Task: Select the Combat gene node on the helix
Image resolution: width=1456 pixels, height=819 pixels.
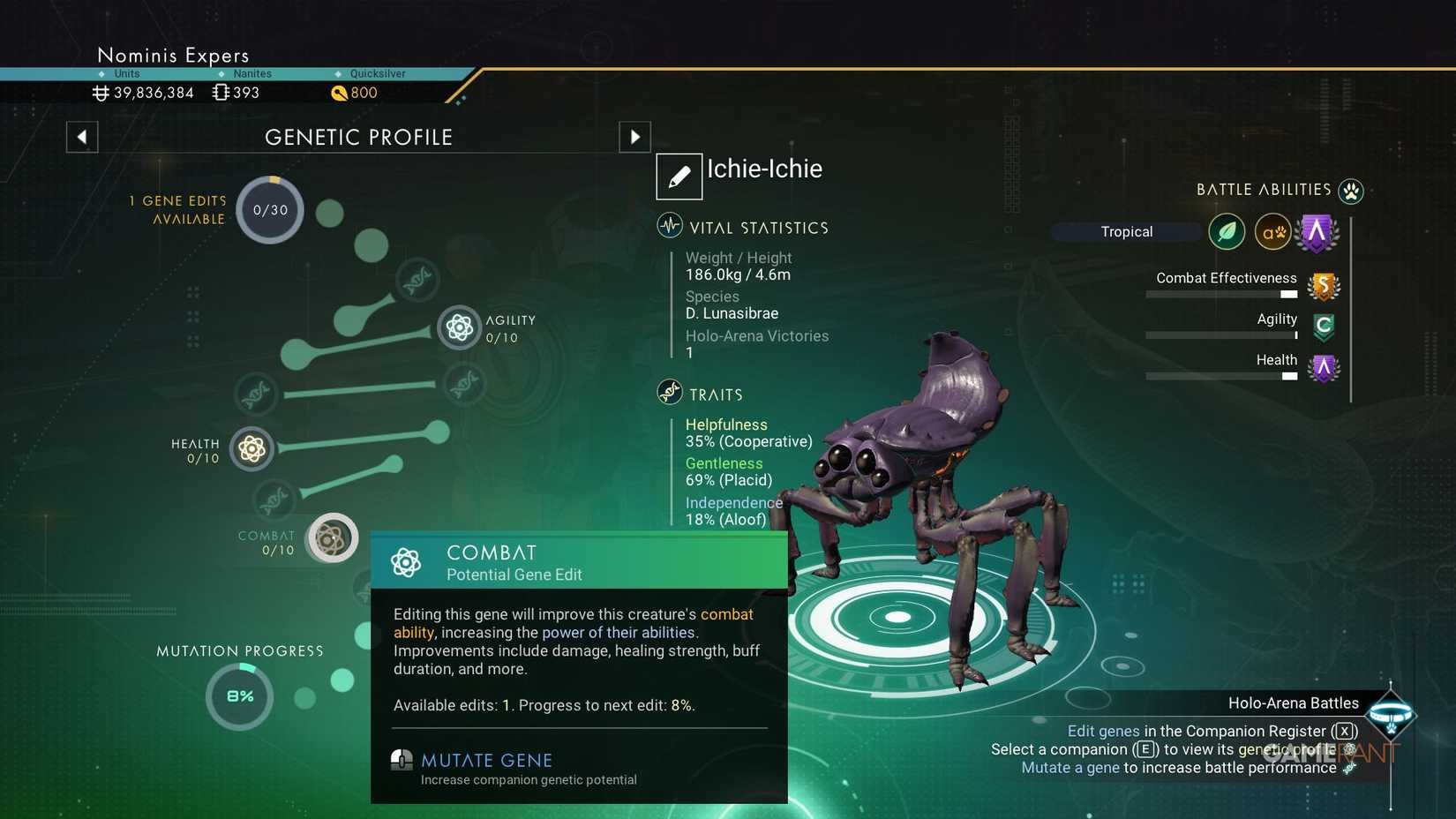Action: tap(331, 538)
